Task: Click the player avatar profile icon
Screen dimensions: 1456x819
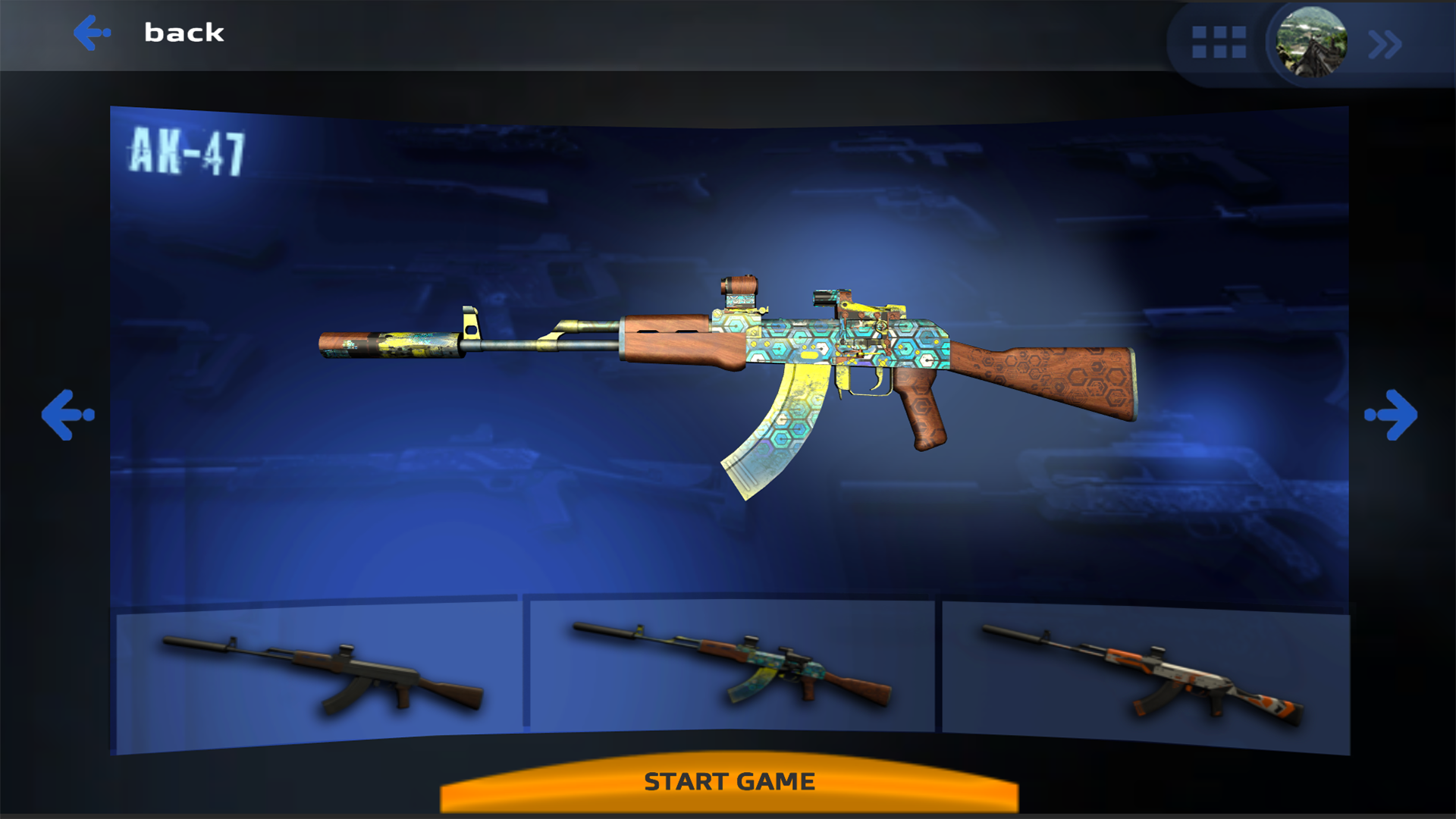Action: (x=1312, y=42)
